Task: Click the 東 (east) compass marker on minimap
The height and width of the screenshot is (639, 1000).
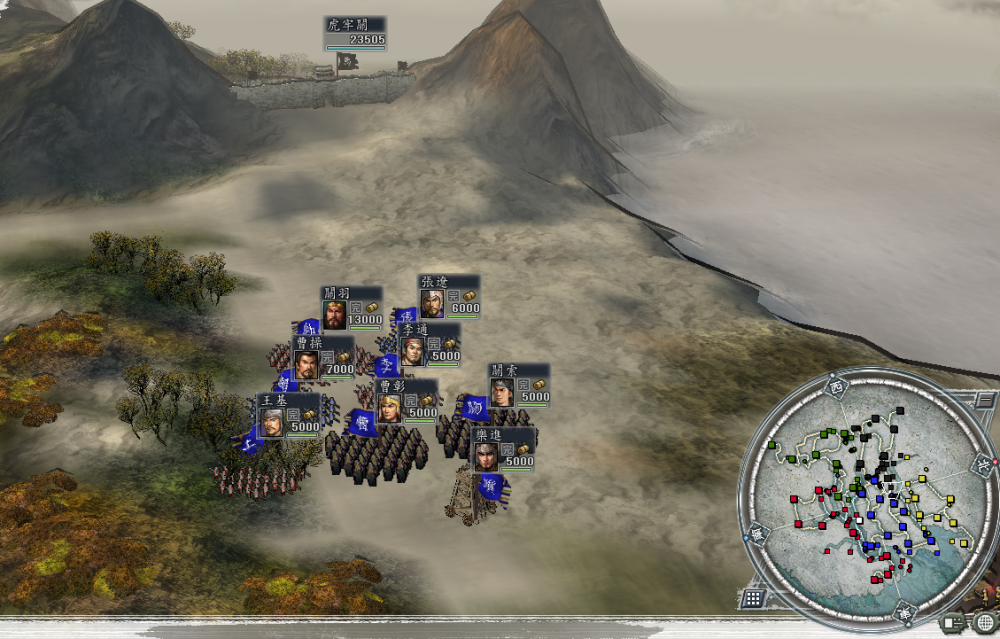Action: pyautogui.click(x=904, y=612)
